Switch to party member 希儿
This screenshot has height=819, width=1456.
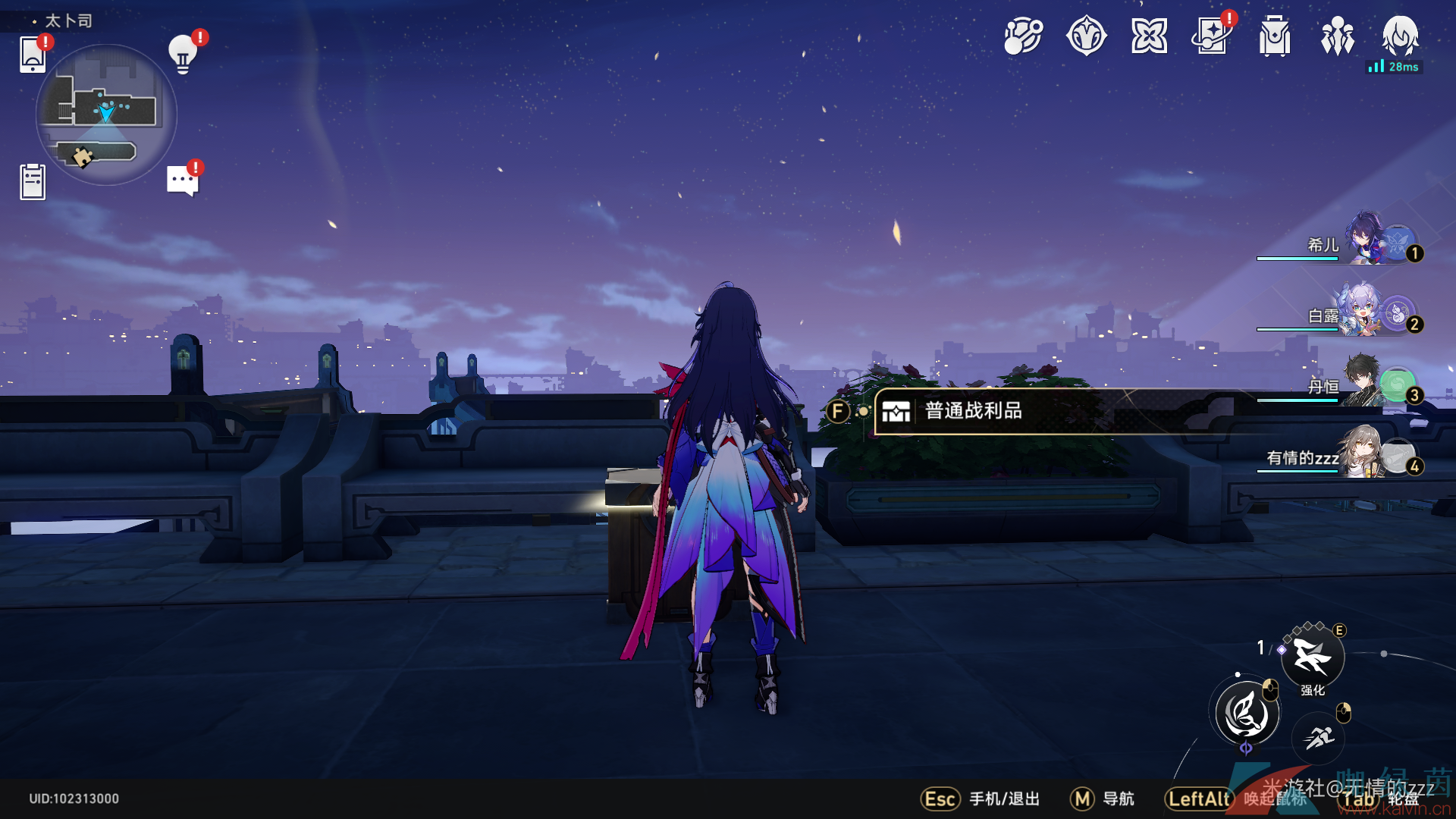coord(1365,241)
